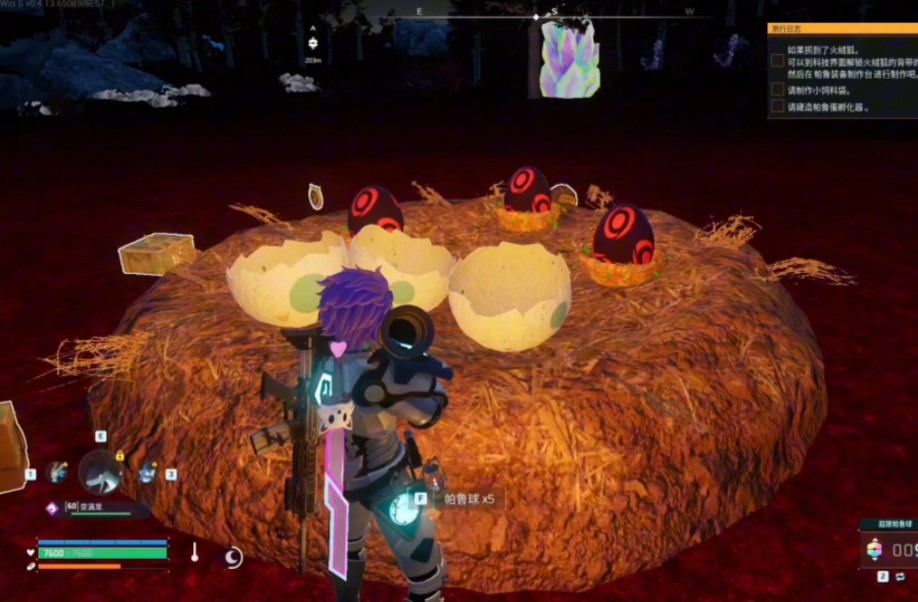Select the center active Pal portrait
Screen dimensions: 918x602
[x=101, y=472]
